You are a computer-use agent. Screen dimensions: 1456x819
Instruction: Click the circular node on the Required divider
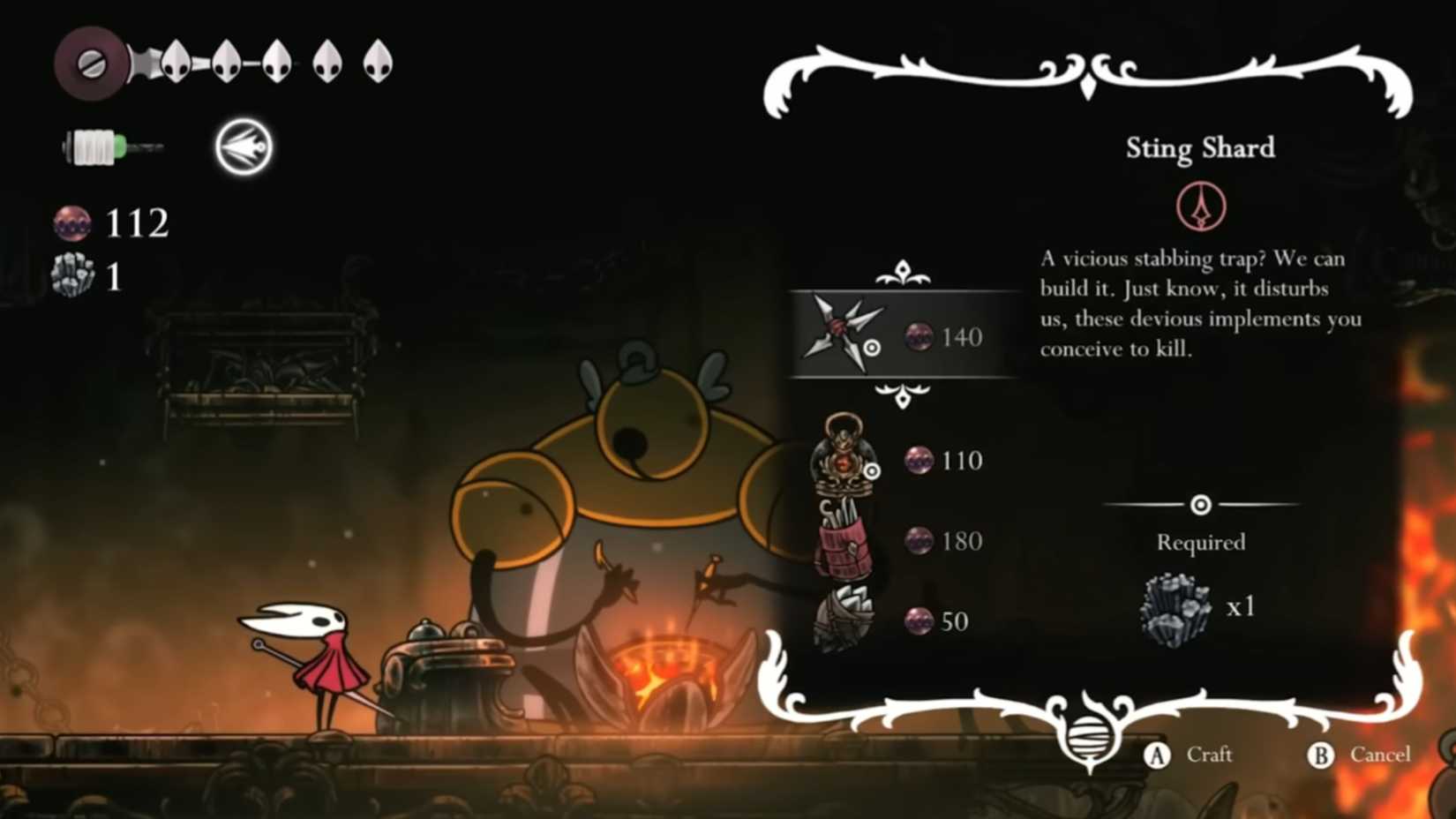click(x=1200, y=504)
